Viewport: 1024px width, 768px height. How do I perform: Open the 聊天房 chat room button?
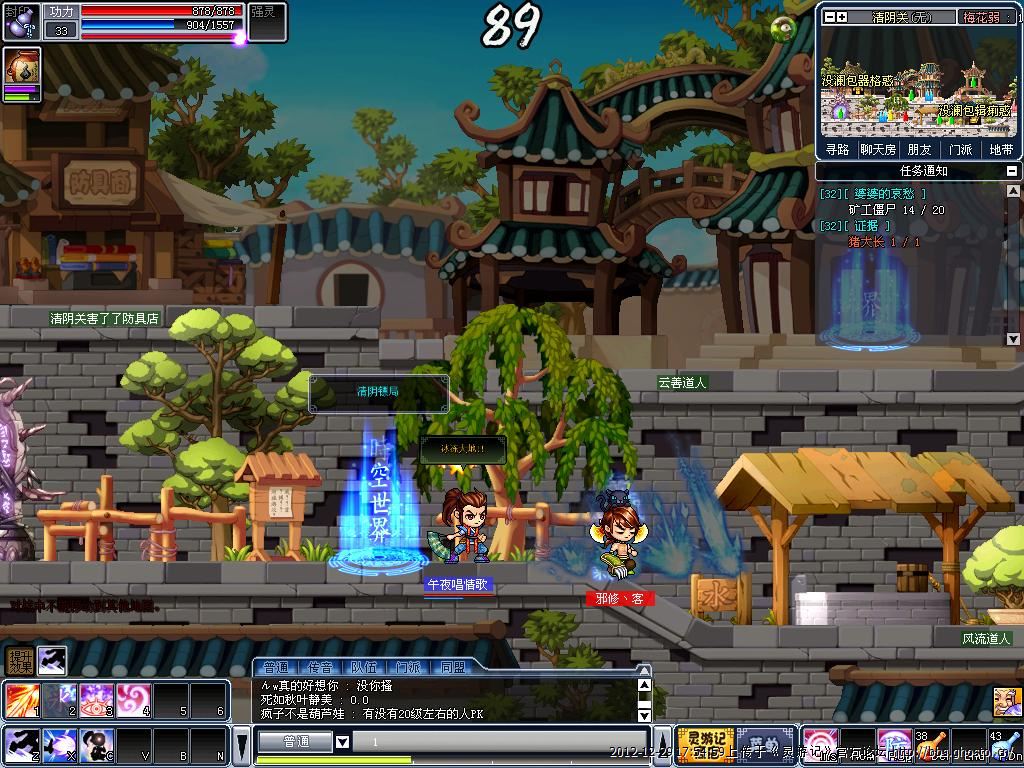(x=878, y=149)
